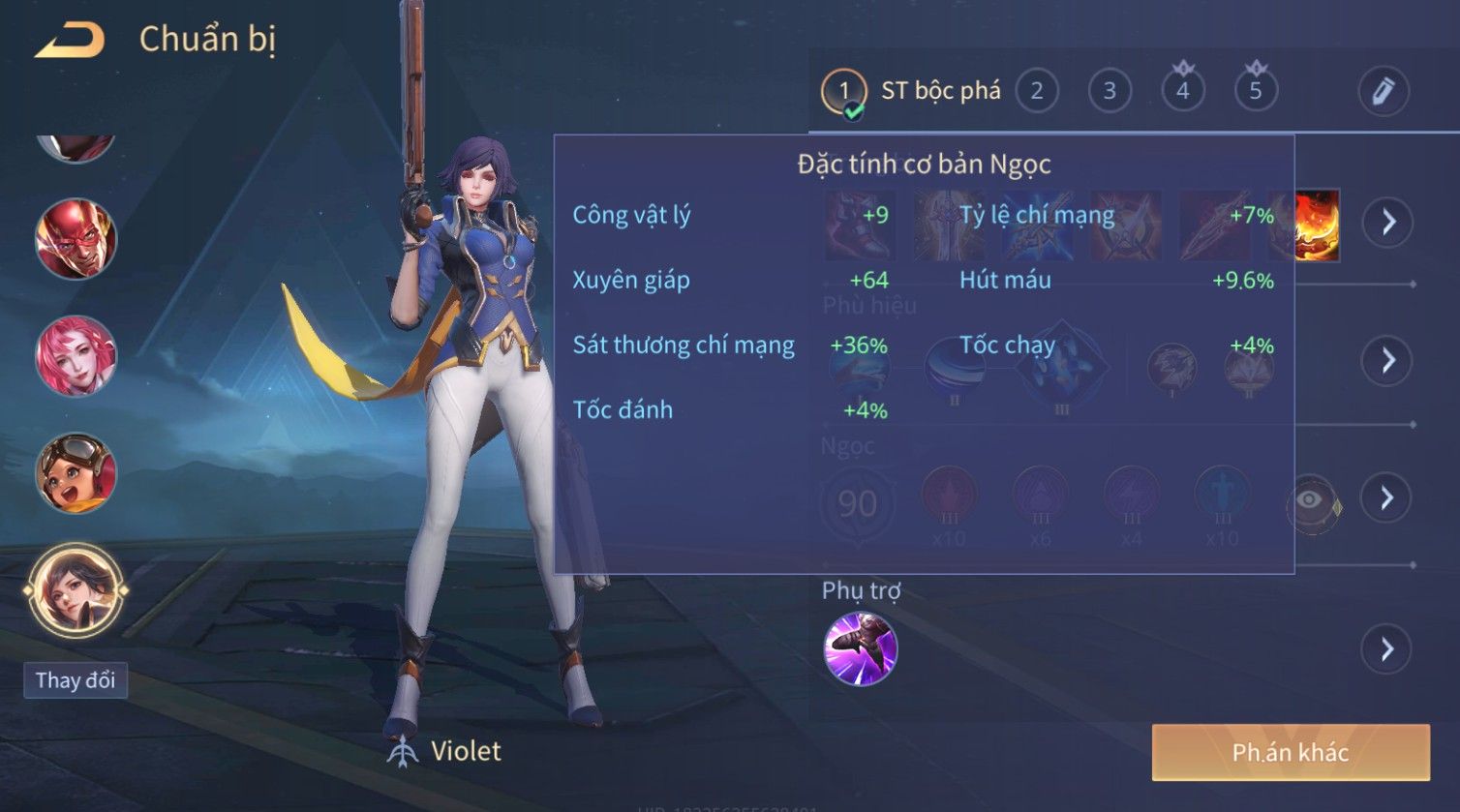Select the highlighted Violet portrait

pos(76,589)
